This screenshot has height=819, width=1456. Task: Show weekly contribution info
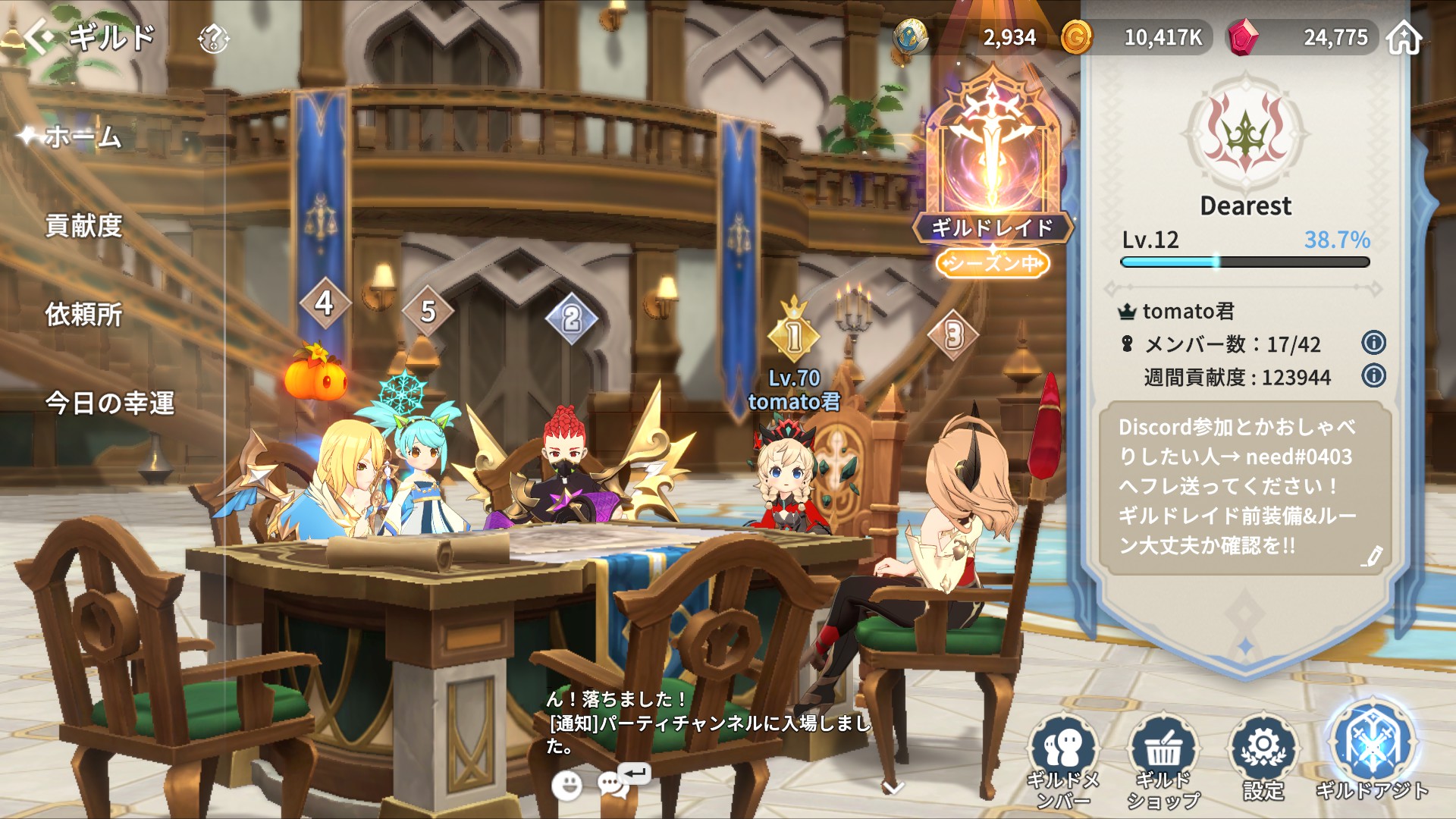[1373, 375]
